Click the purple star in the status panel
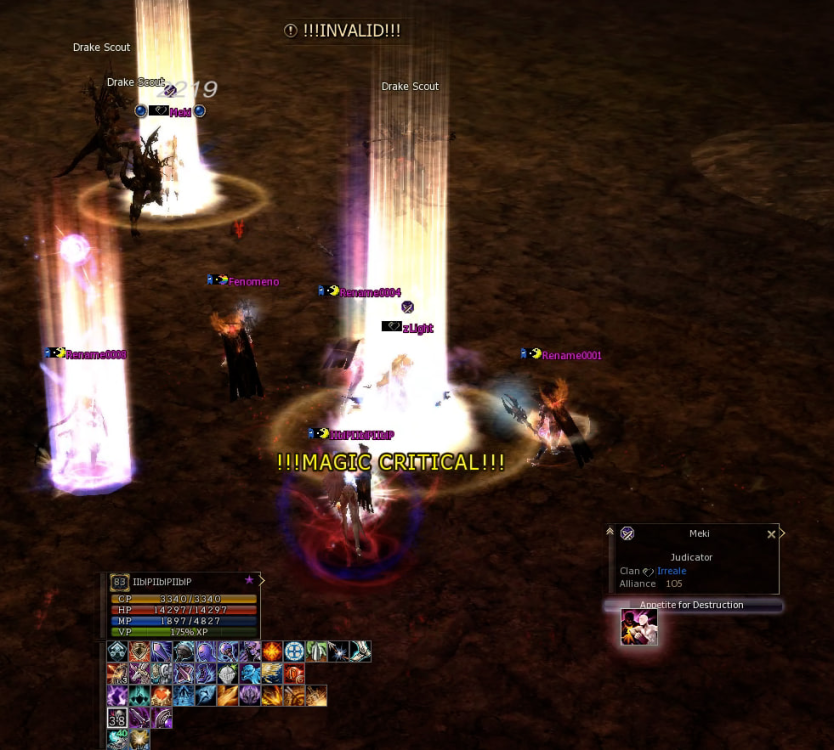The width and height of the screenshot is (834, 750). point(249,579)
